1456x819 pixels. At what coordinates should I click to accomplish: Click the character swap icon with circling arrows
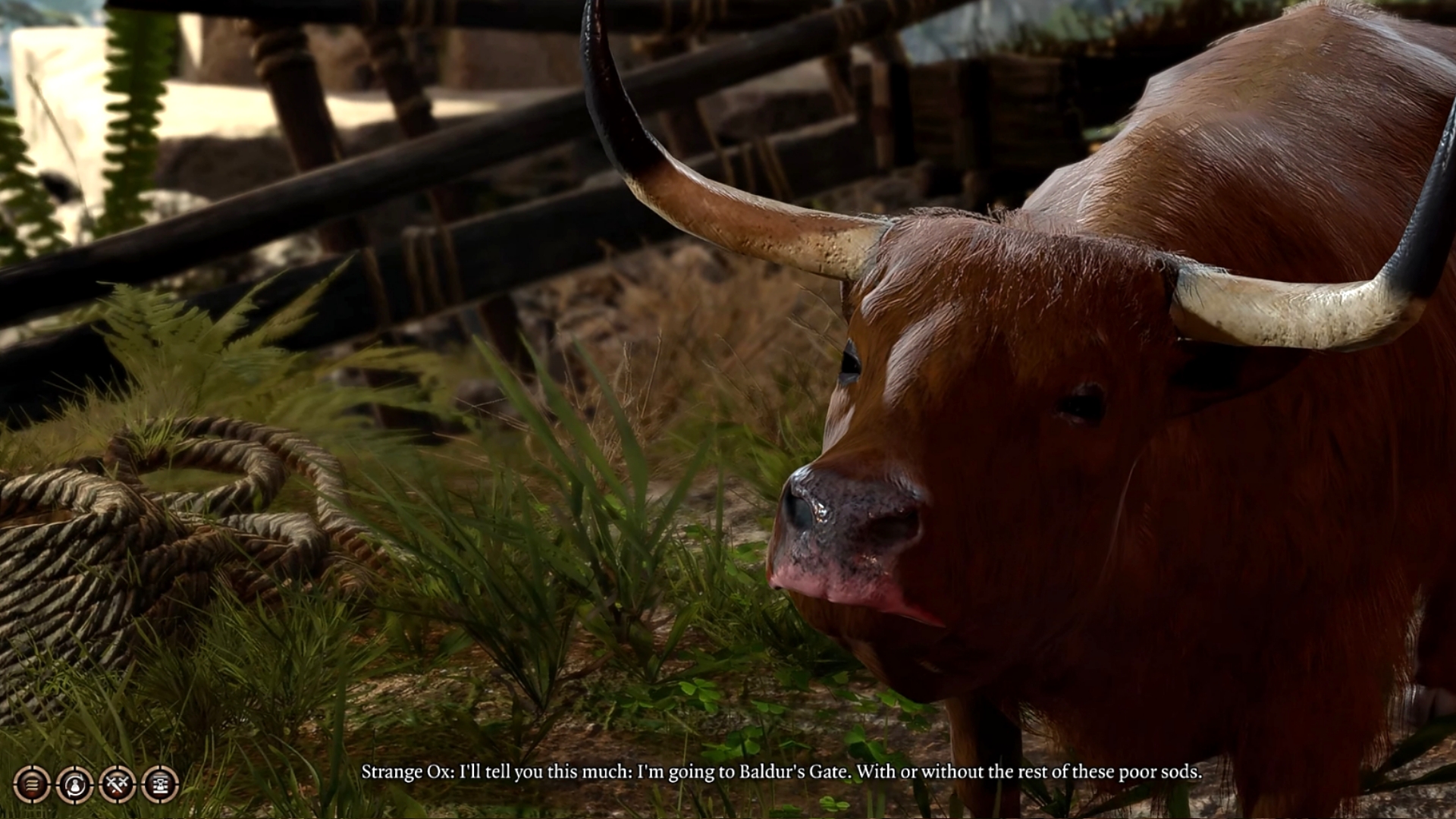pyautogui.click(x=74, y=784)
